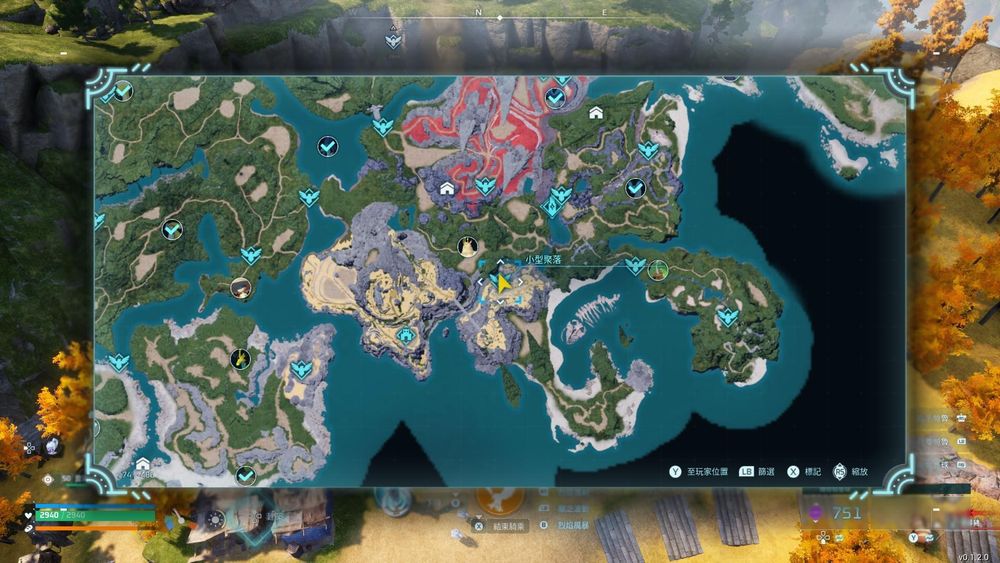
Task: Select the checkmark marker floating in the northern bay
Action: tap(327, 147)
